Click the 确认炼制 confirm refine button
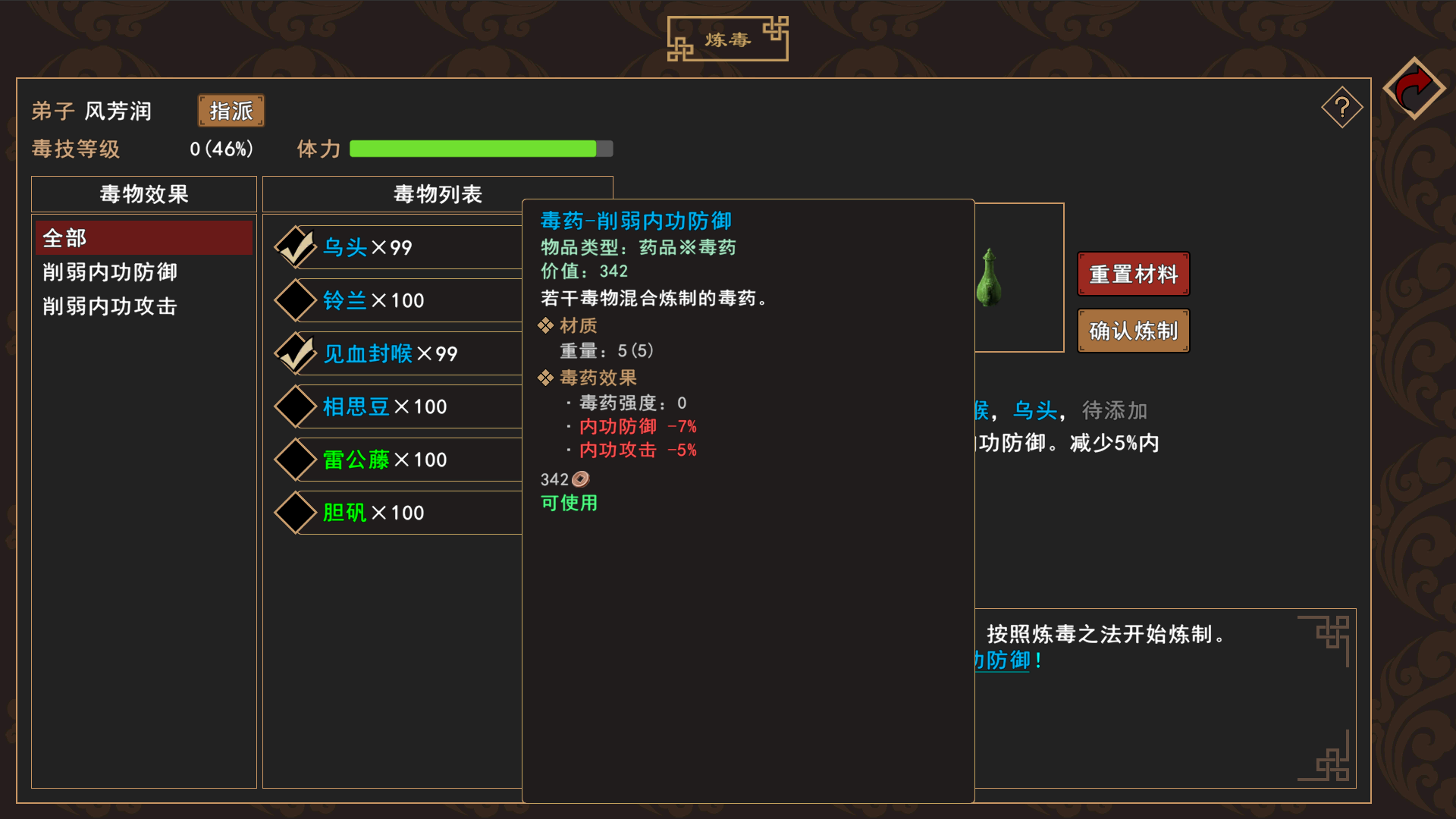 click(x=1132, y=331)
